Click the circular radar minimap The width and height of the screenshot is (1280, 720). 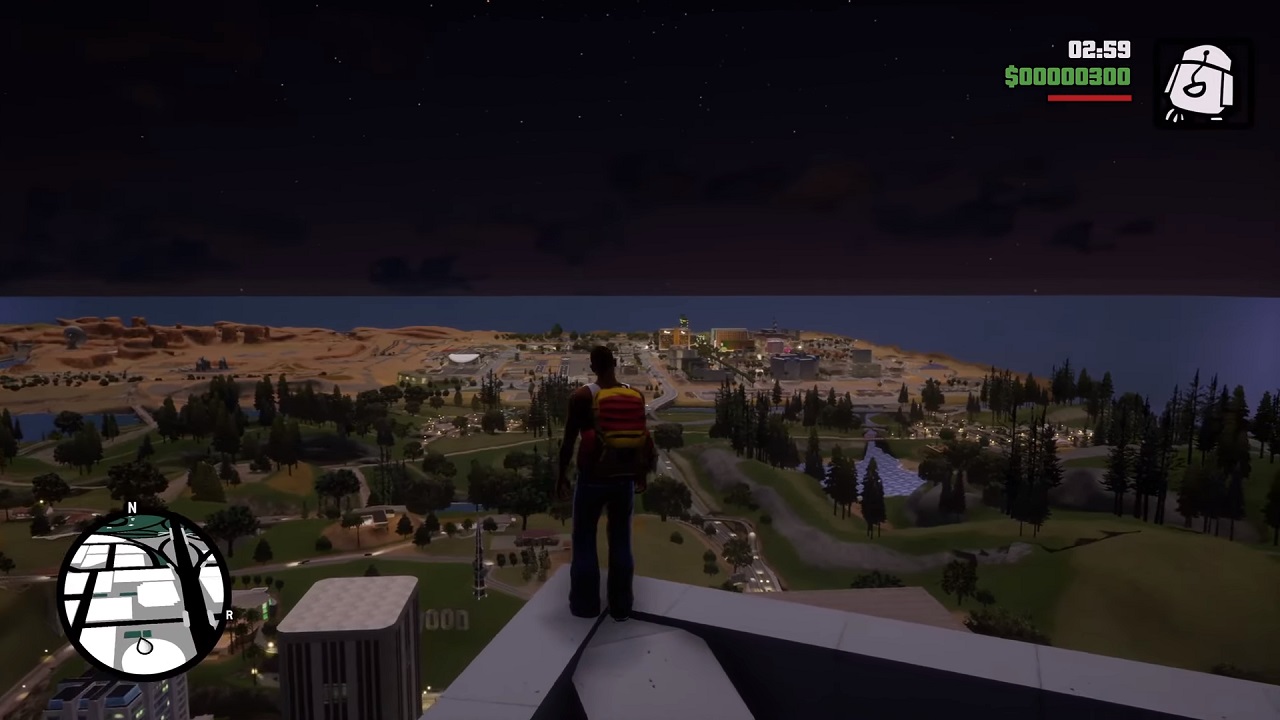click(x=144, y=593)
